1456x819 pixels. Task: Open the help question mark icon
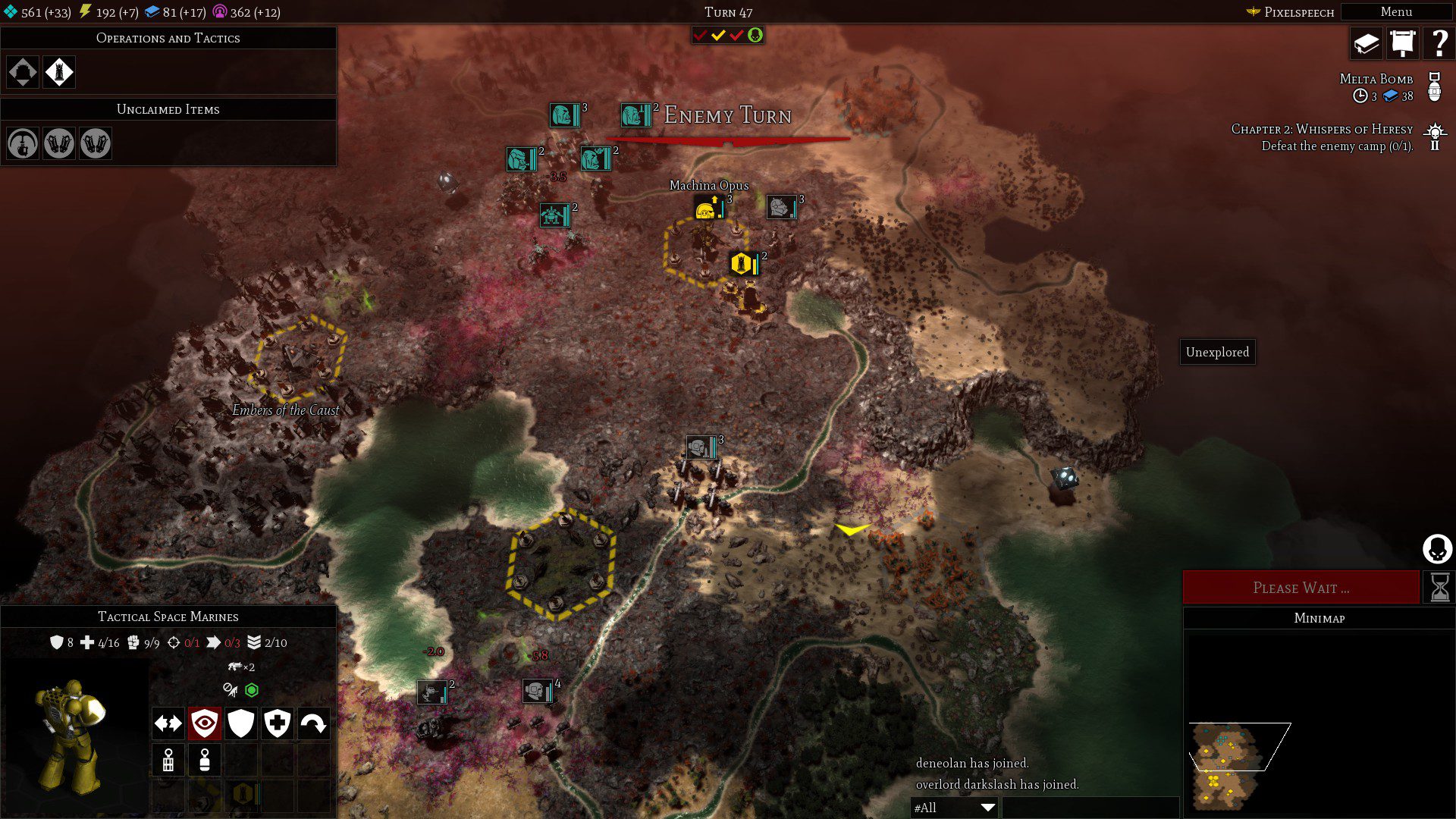click(x=1439, y=43)
